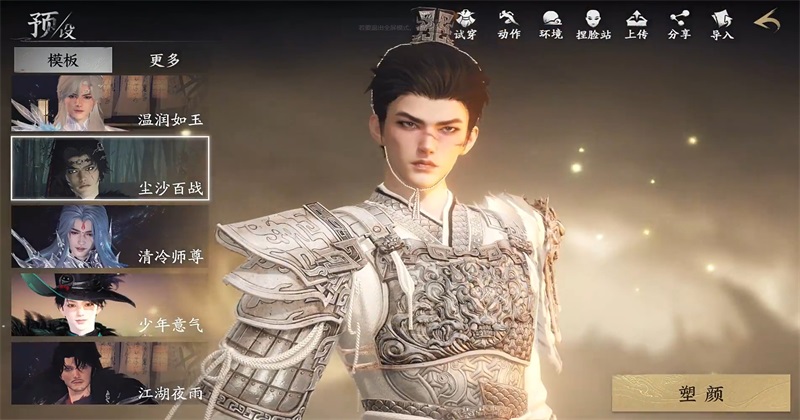Go back with the return arrow
The image size is (800, 420).
pos(766,21)
